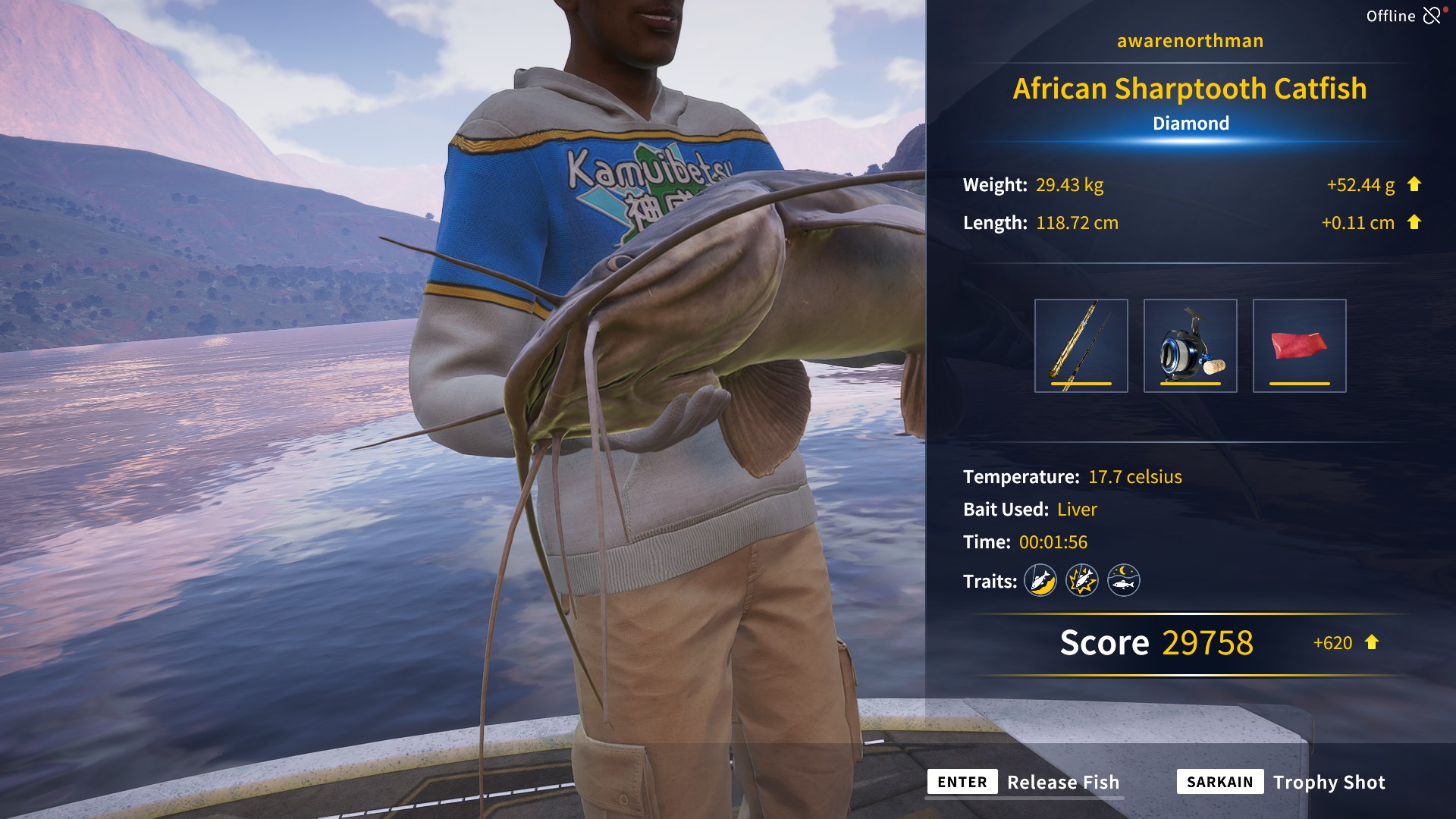Select the fishing rod equipment slot

point(1081,346)
